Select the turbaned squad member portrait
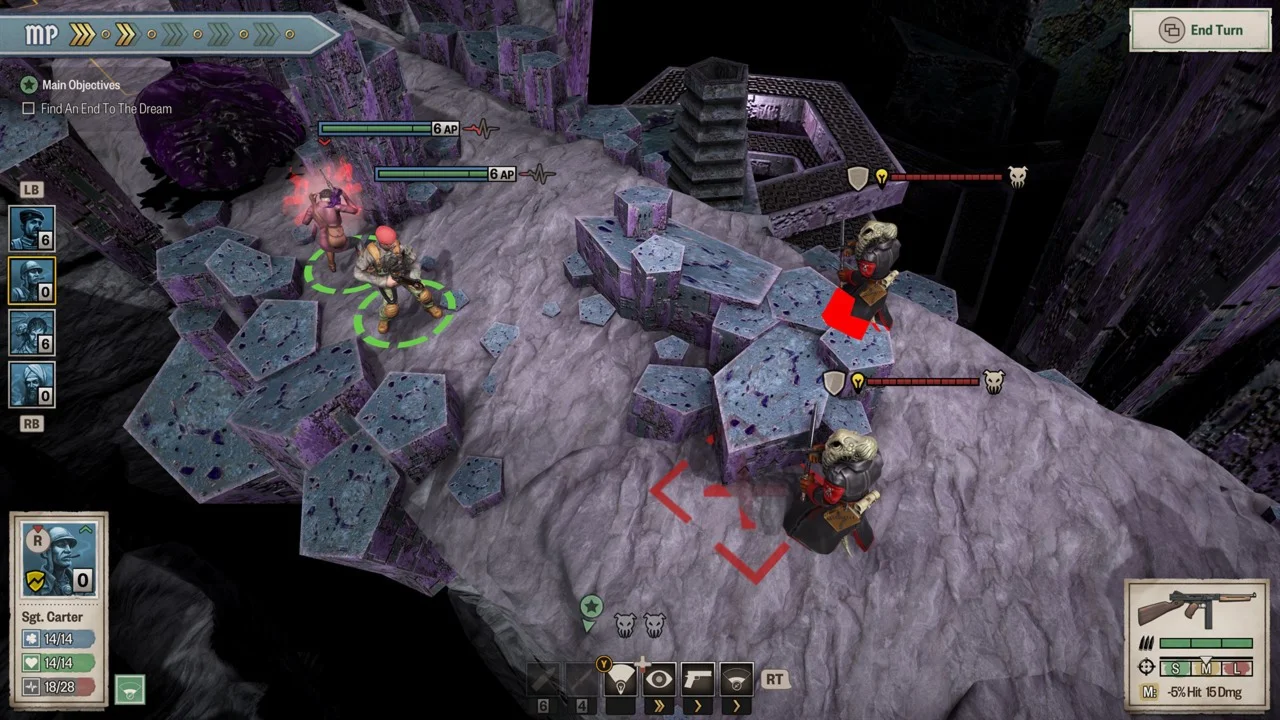The width and height of the screenshot is (1280, 720). pos(32,385)
